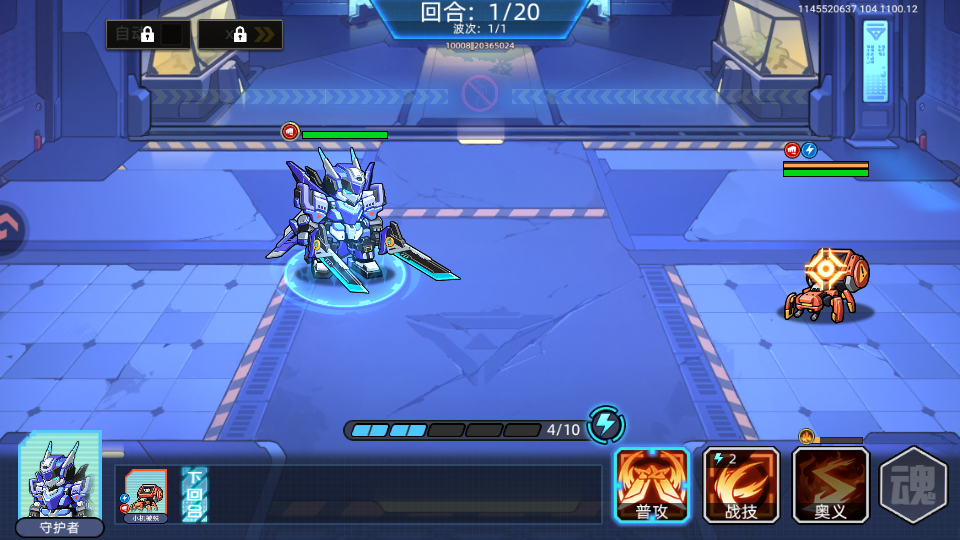Click the locked 自动 auto-battle button

tap(148, 35)
